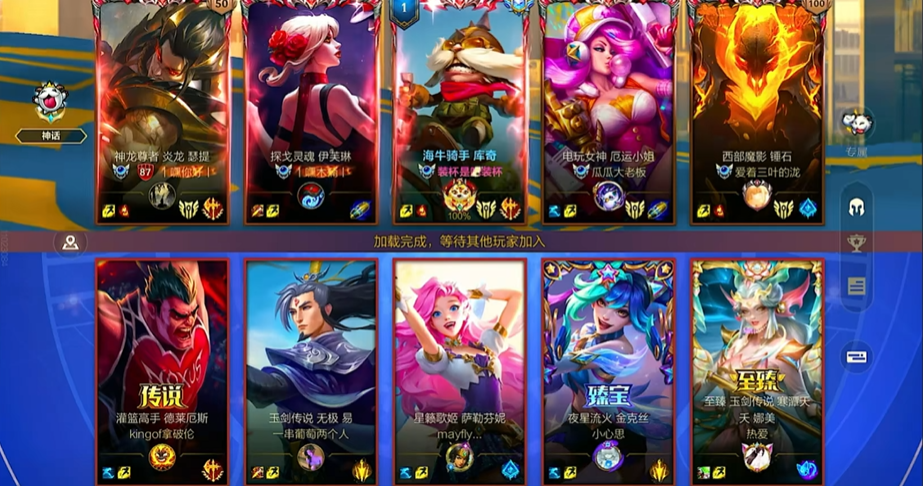Select the 至臻 玉剑传说 娜美 player card

(757, 370)
